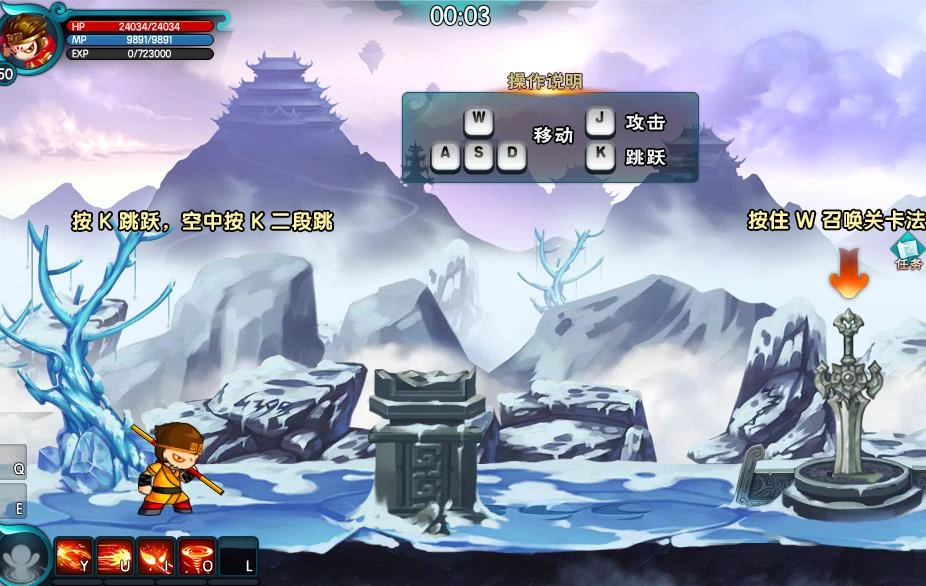Select the empty L skill slot
This screenshot has height=586, width=926.
pyautogui.click(x=239, y=556)
